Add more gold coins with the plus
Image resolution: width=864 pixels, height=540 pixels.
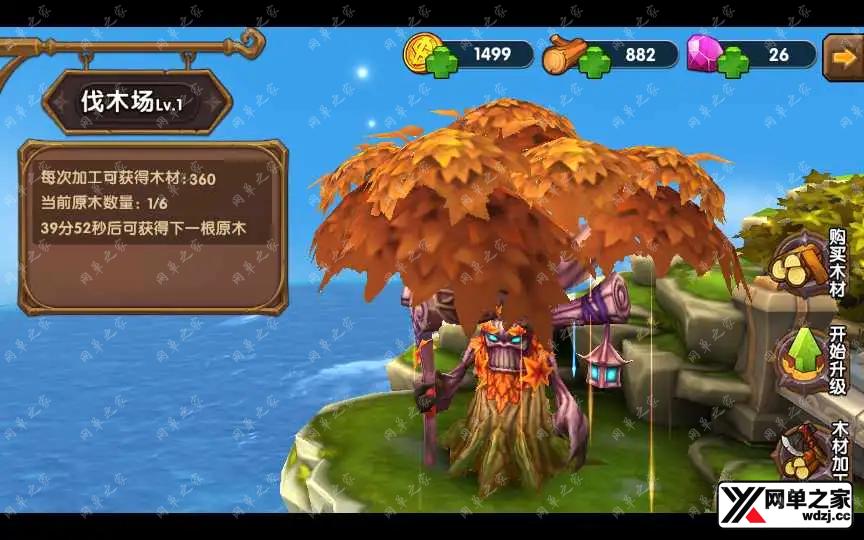(x=441, y=62)
